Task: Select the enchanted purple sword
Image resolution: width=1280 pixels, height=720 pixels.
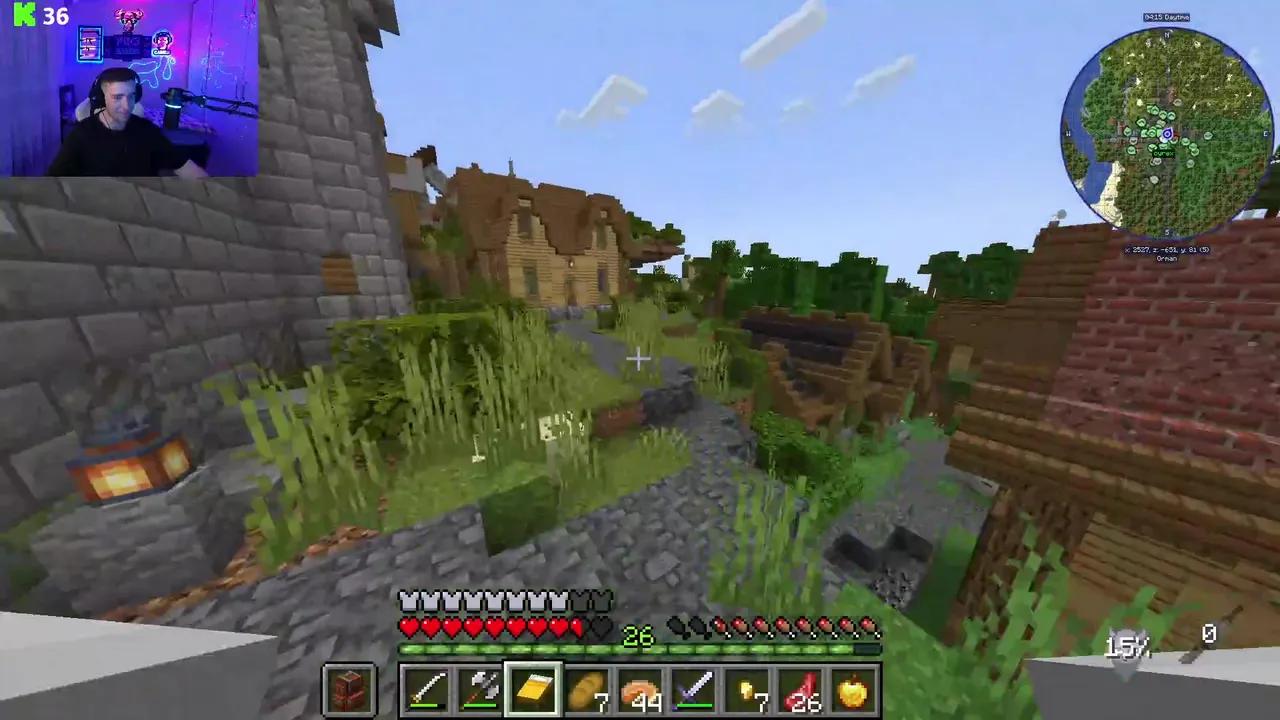Action: [x=694, y=688]
